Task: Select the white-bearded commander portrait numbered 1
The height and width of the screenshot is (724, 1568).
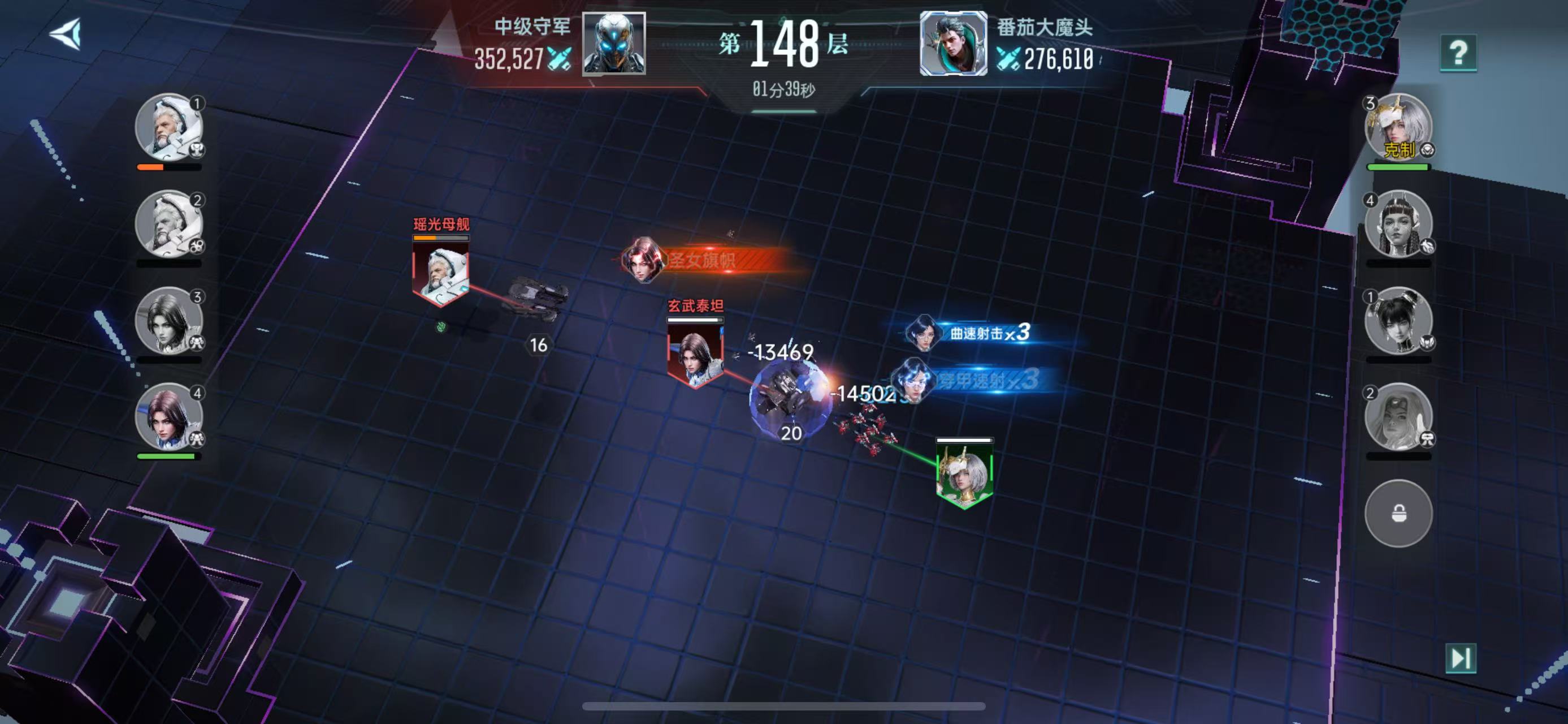Action: click(x=168, y=127)
